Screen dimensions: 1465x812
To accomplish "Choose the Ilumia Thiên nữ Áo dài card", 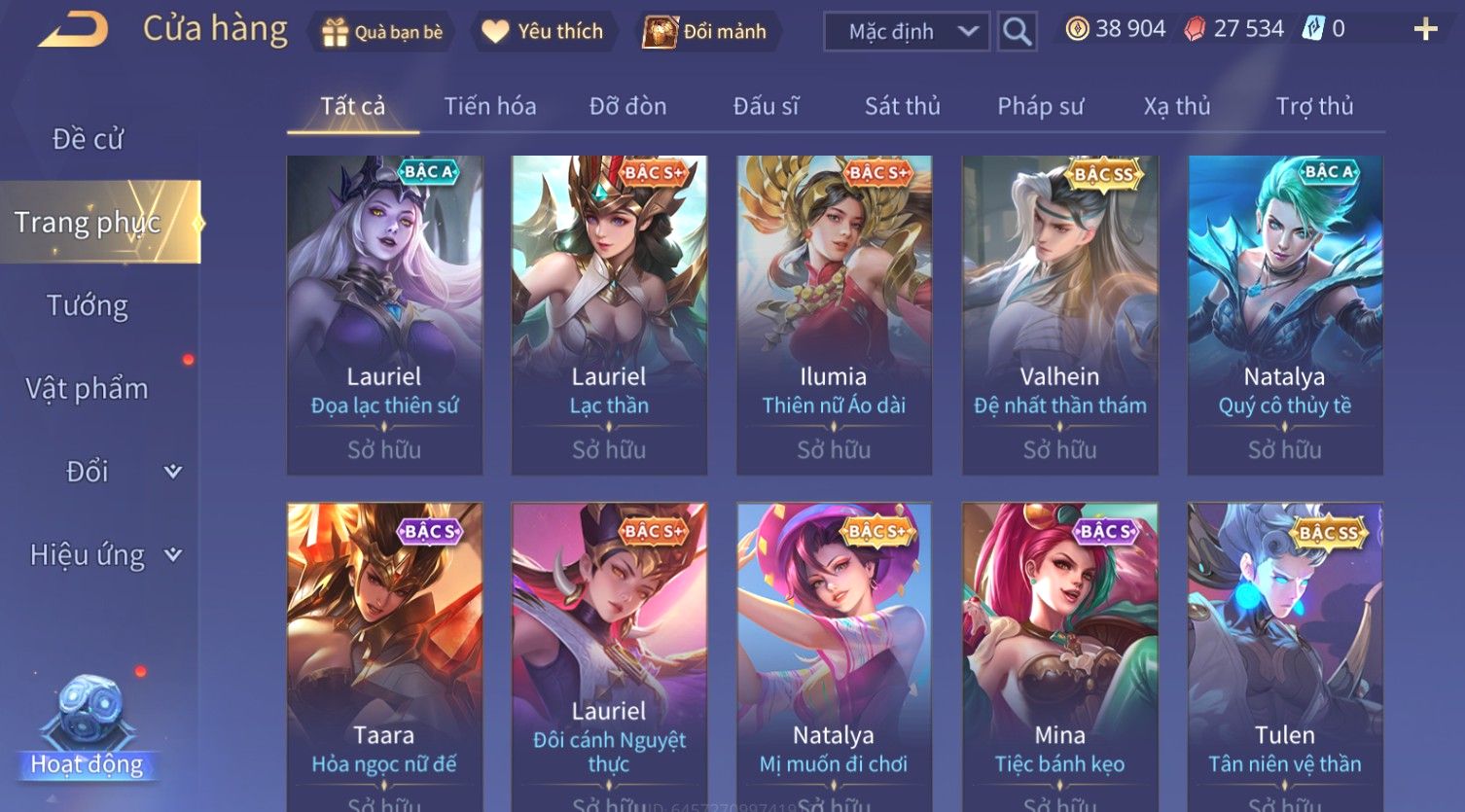I will click(834, 314).
